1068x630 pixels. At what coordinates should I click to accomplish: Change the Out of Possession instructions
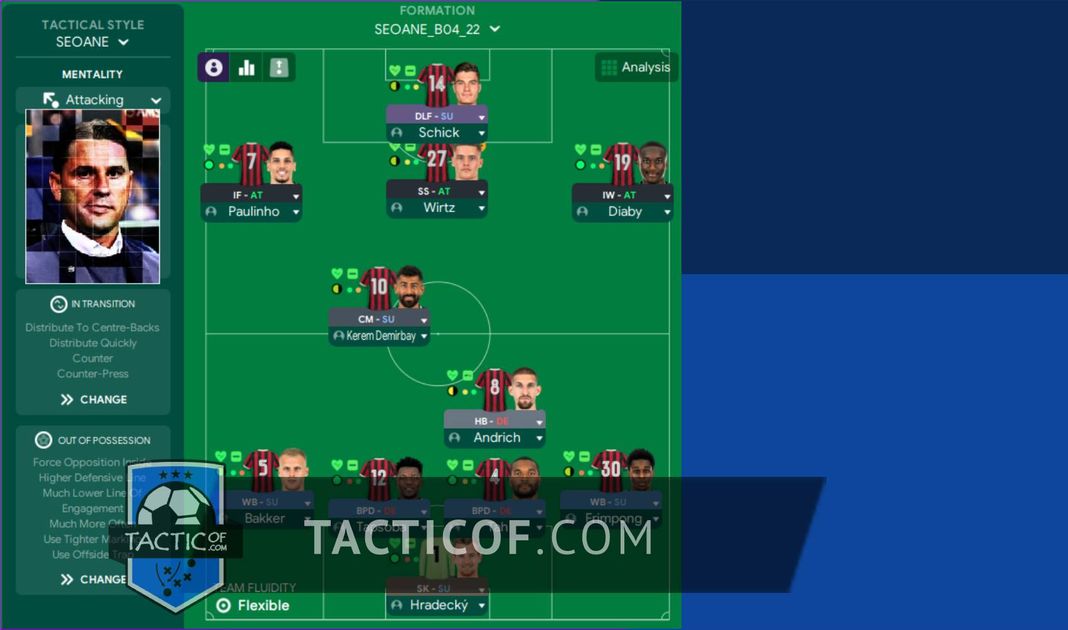pyautogui.click(x=93, y=579)
